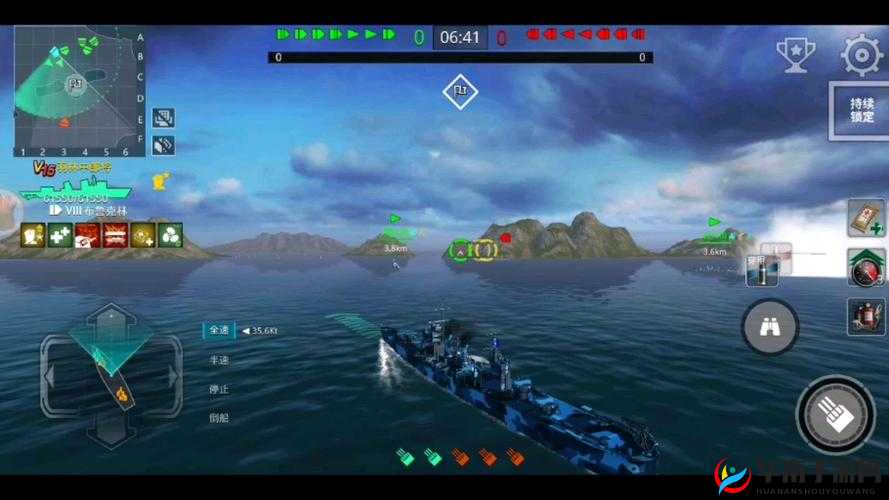The height and width of the screenshot is (500, 889).
Task: Select 倒船 to reverse the ship
Action: (x=218, y=418)
